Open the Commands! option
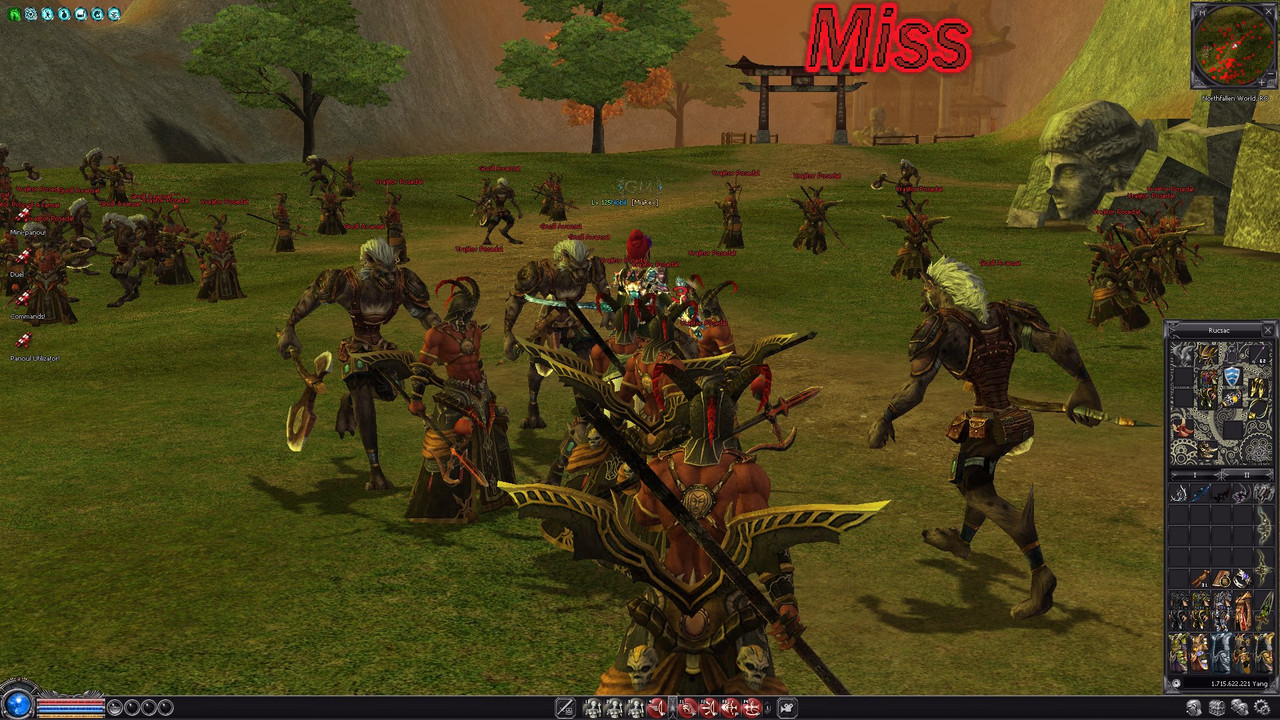 pos(28,317)
